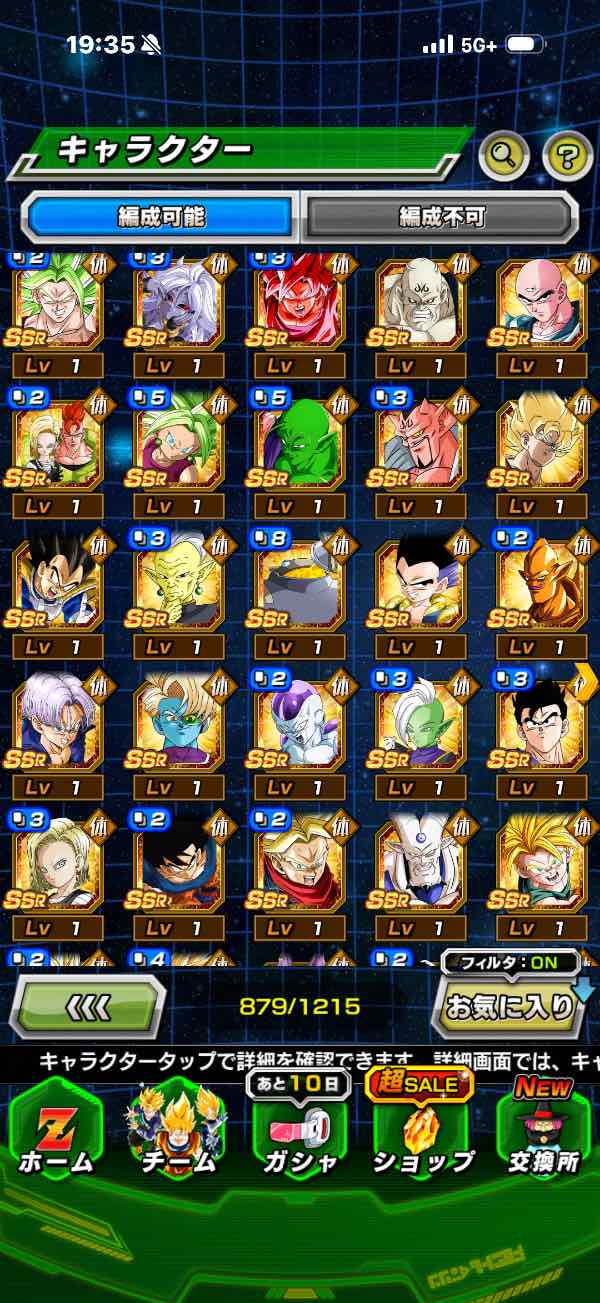Open the 交換所 exchange menu
The width and height of the screenshot is (600, 1303).
tap(543, 1130)
